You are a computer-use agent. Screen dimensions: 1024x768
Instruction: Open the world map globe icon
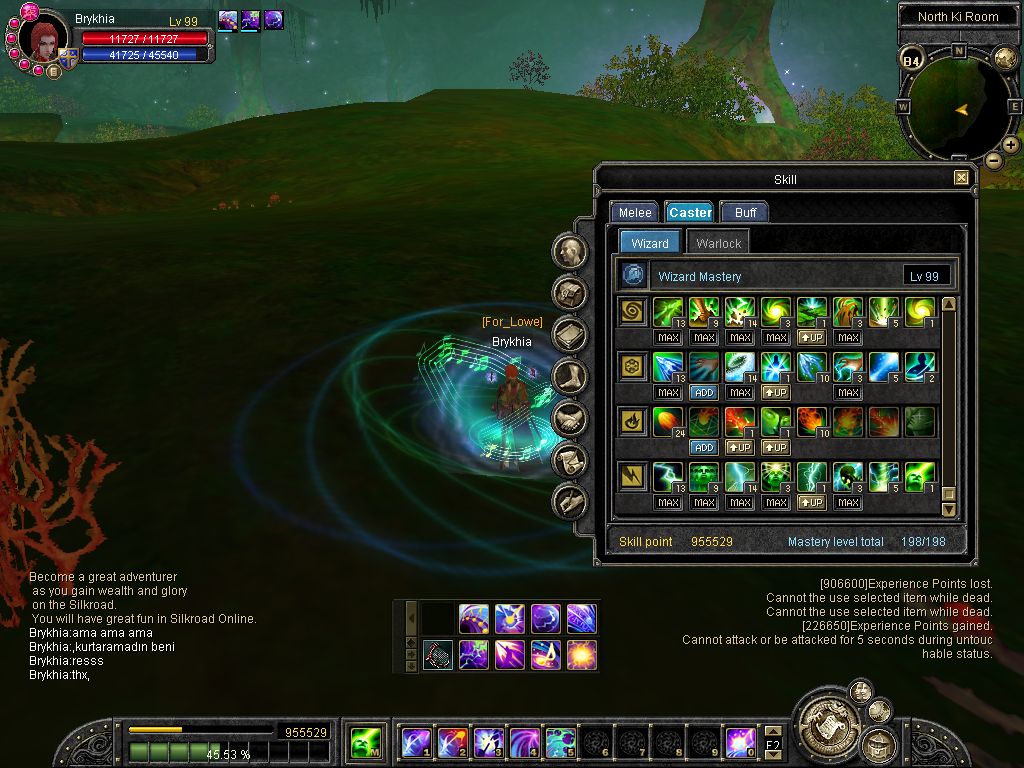coord(1005,58)
